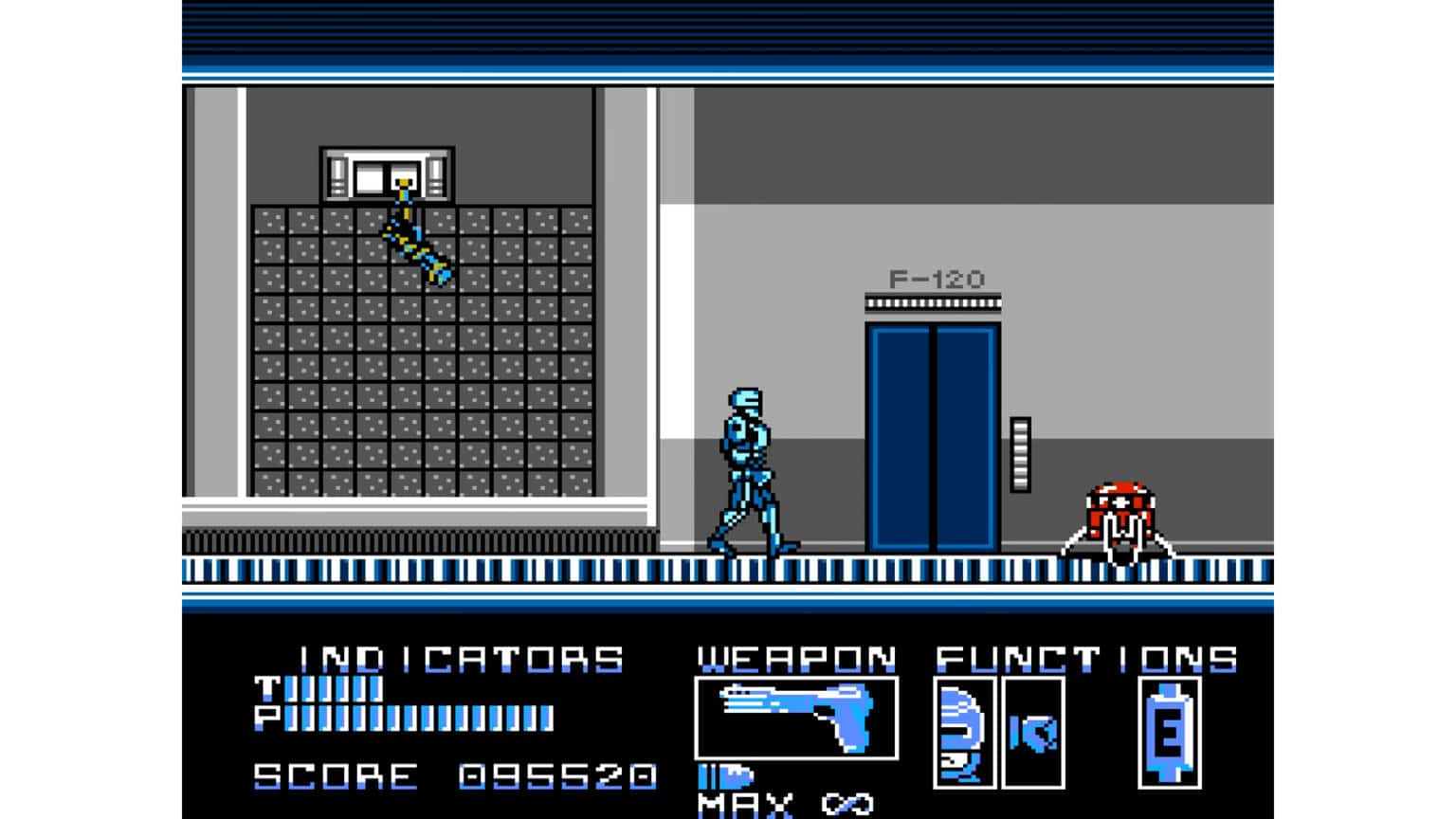This screenshot has width=1456, height=819.
Task: Click the red spider robot enemy sprite
Action: pos(1119,512)
